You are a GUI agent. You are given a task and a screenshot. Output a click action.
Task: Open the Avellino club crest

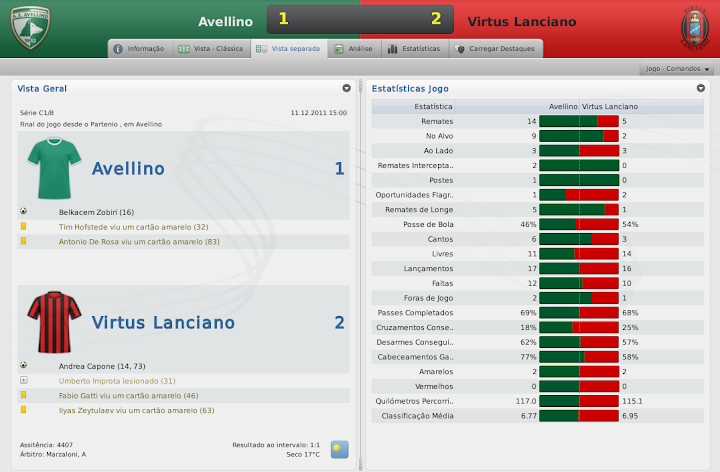[29, 29]
